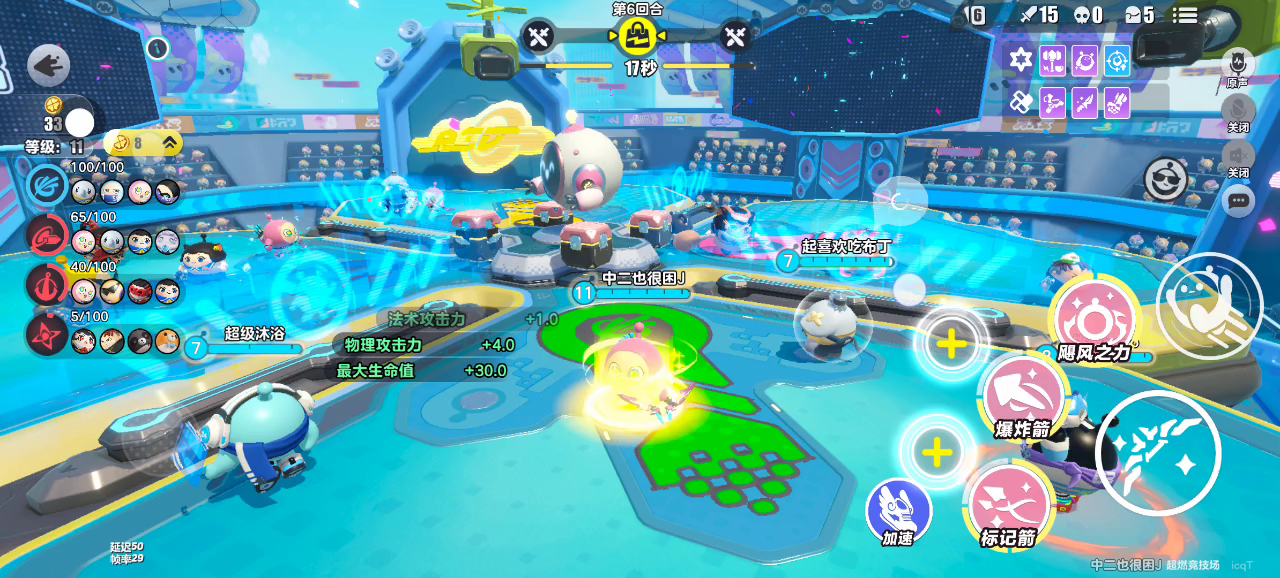Toggle the speaker marked 关闭

[x=1238, y=155]
